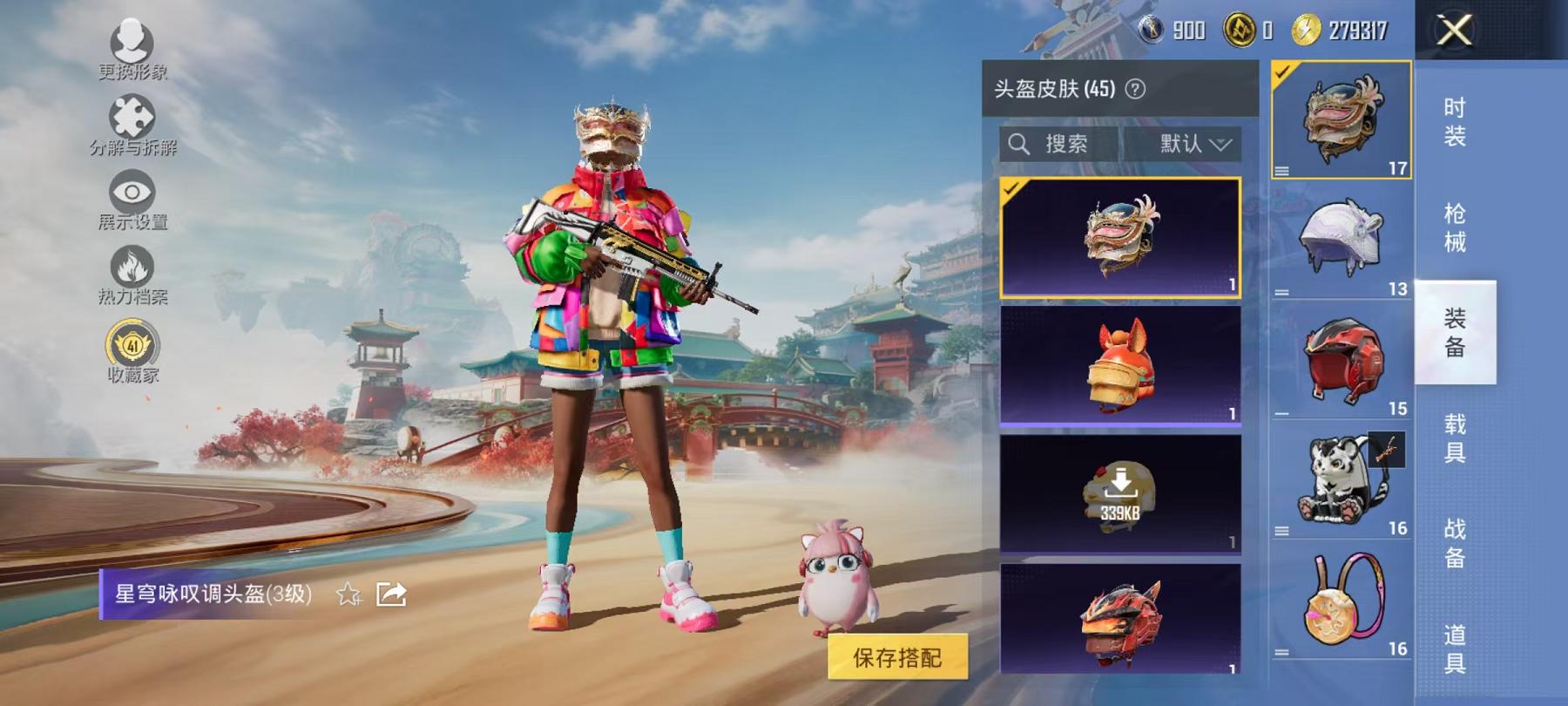Open the 搜索 helmet search
This screenshot has width=1568, height=706.
tap(1056, 143)
